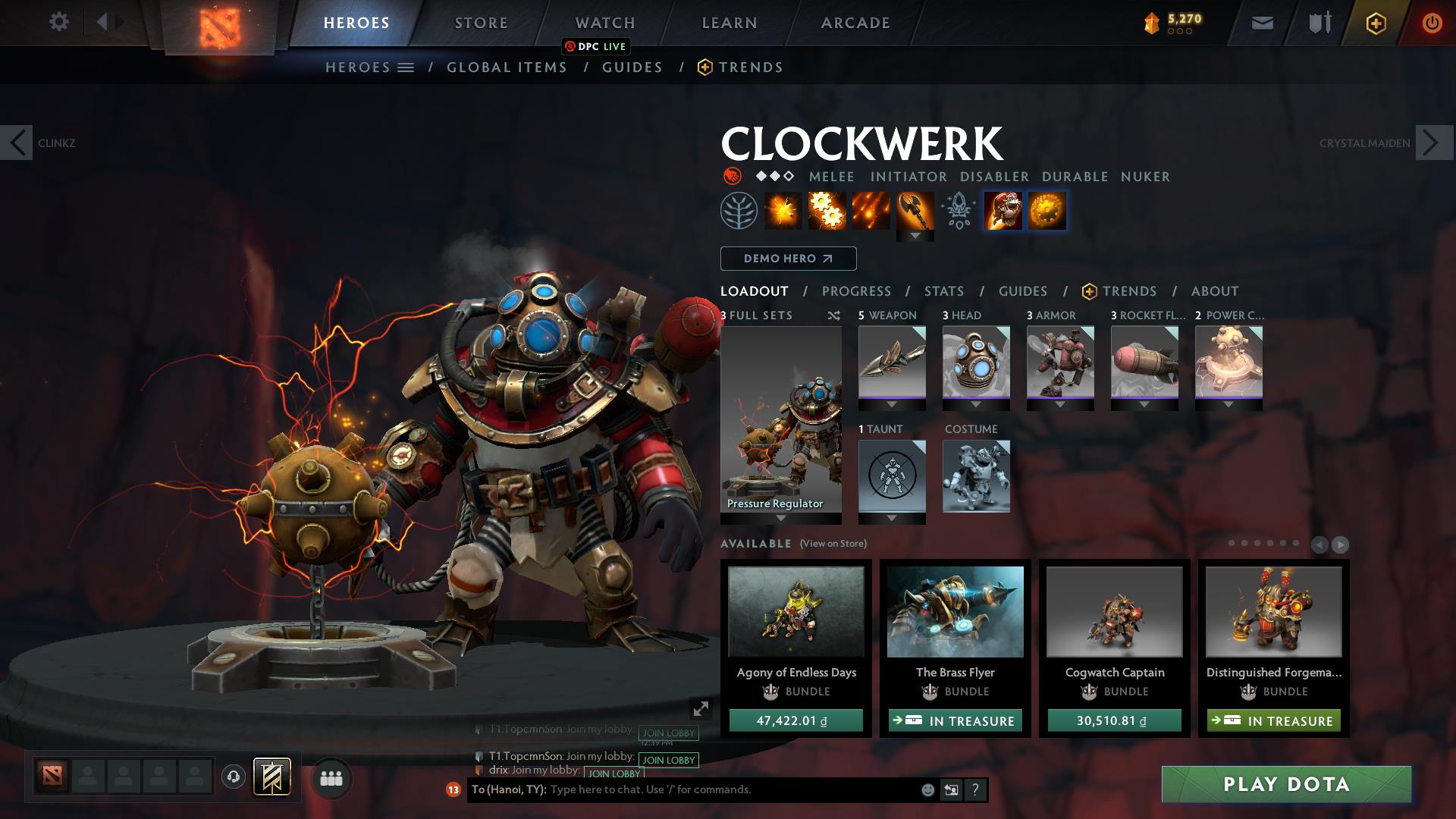
Task: Expand the Pressure Regulator set dropdown arrow
Action: (781, 519)
